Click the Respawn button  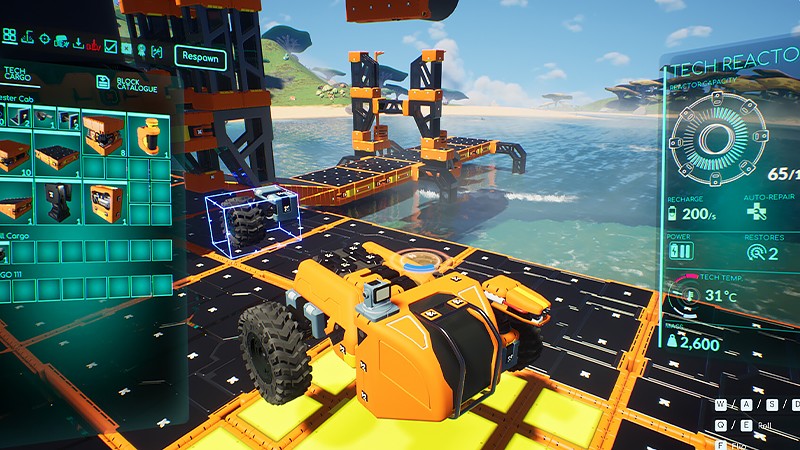click(x=200, y=57)
